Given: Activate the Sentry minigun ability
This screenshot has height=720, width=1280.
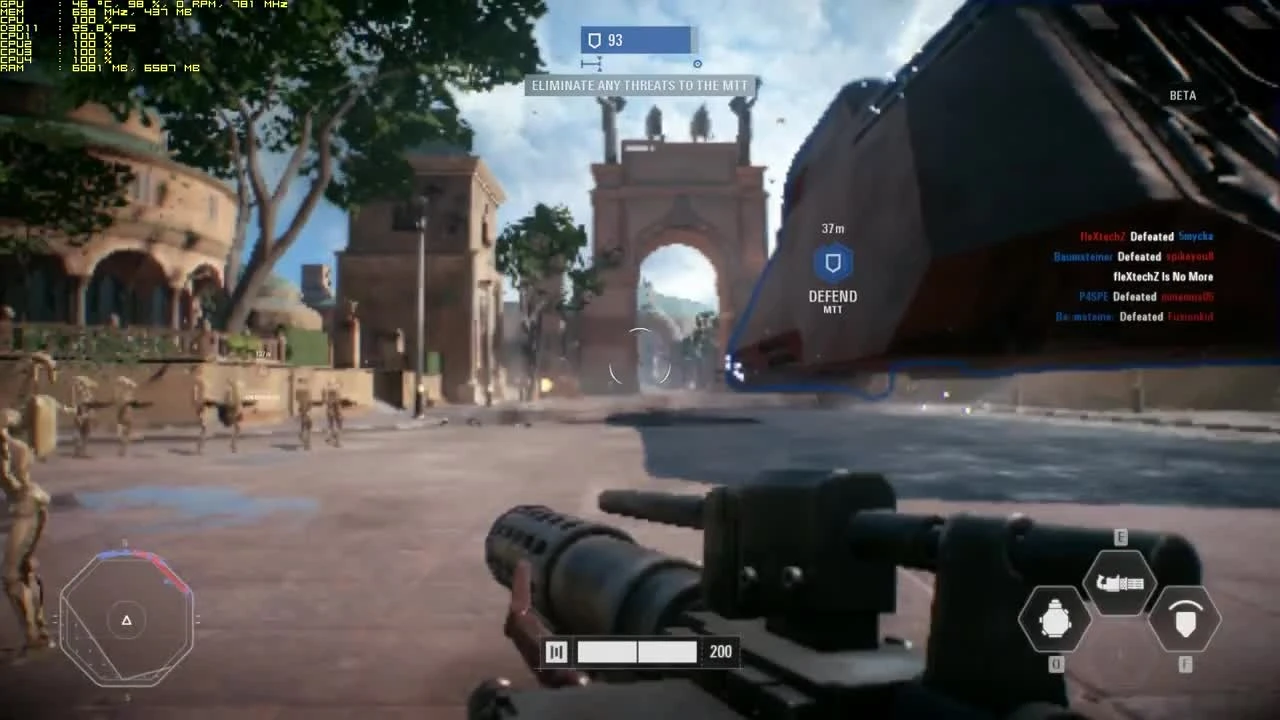Looking at the screenshot, I should click(1120, 582).
